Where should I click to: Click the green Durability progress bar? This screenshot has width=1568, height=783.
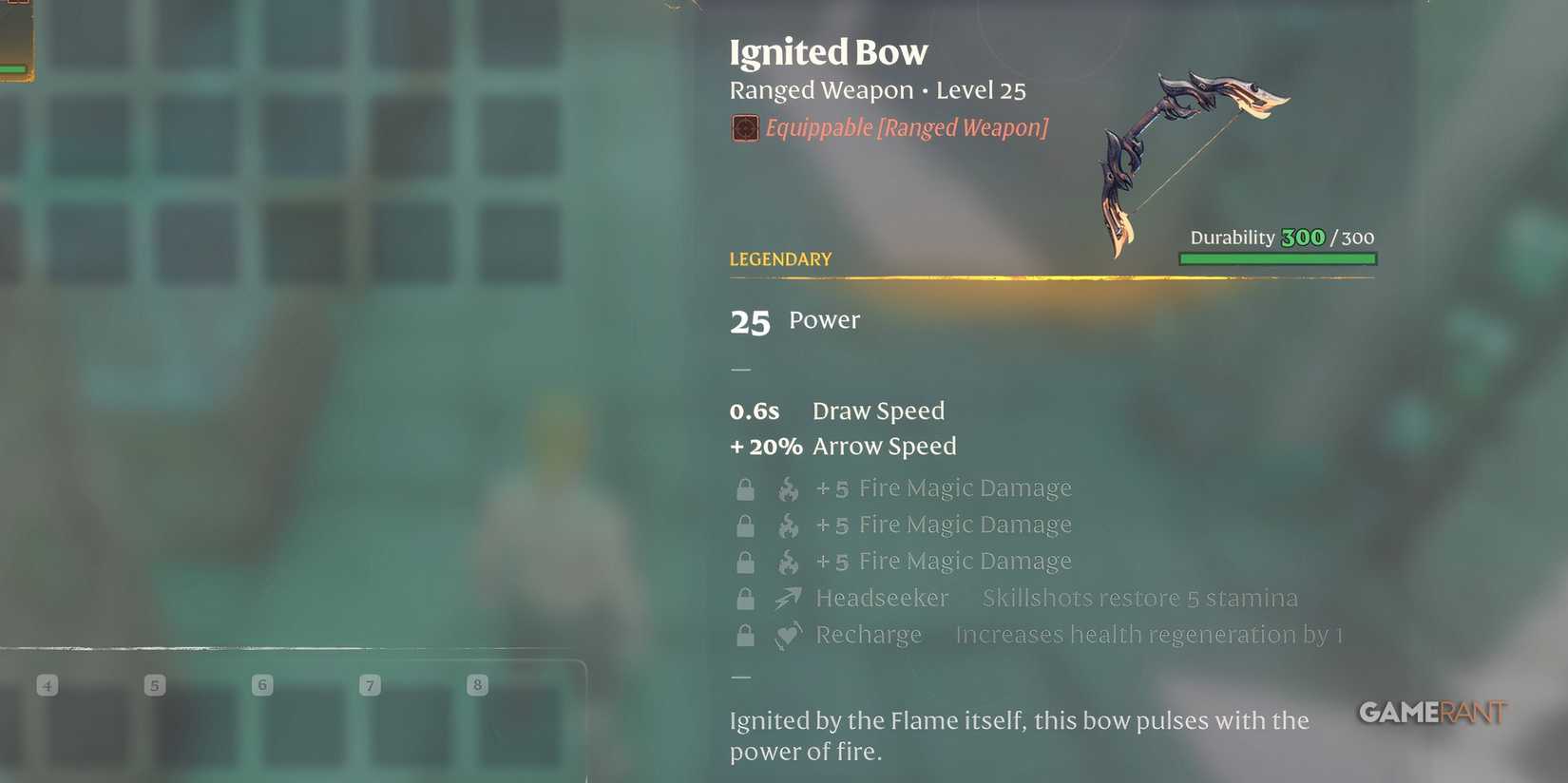[x=1276, y=258]
